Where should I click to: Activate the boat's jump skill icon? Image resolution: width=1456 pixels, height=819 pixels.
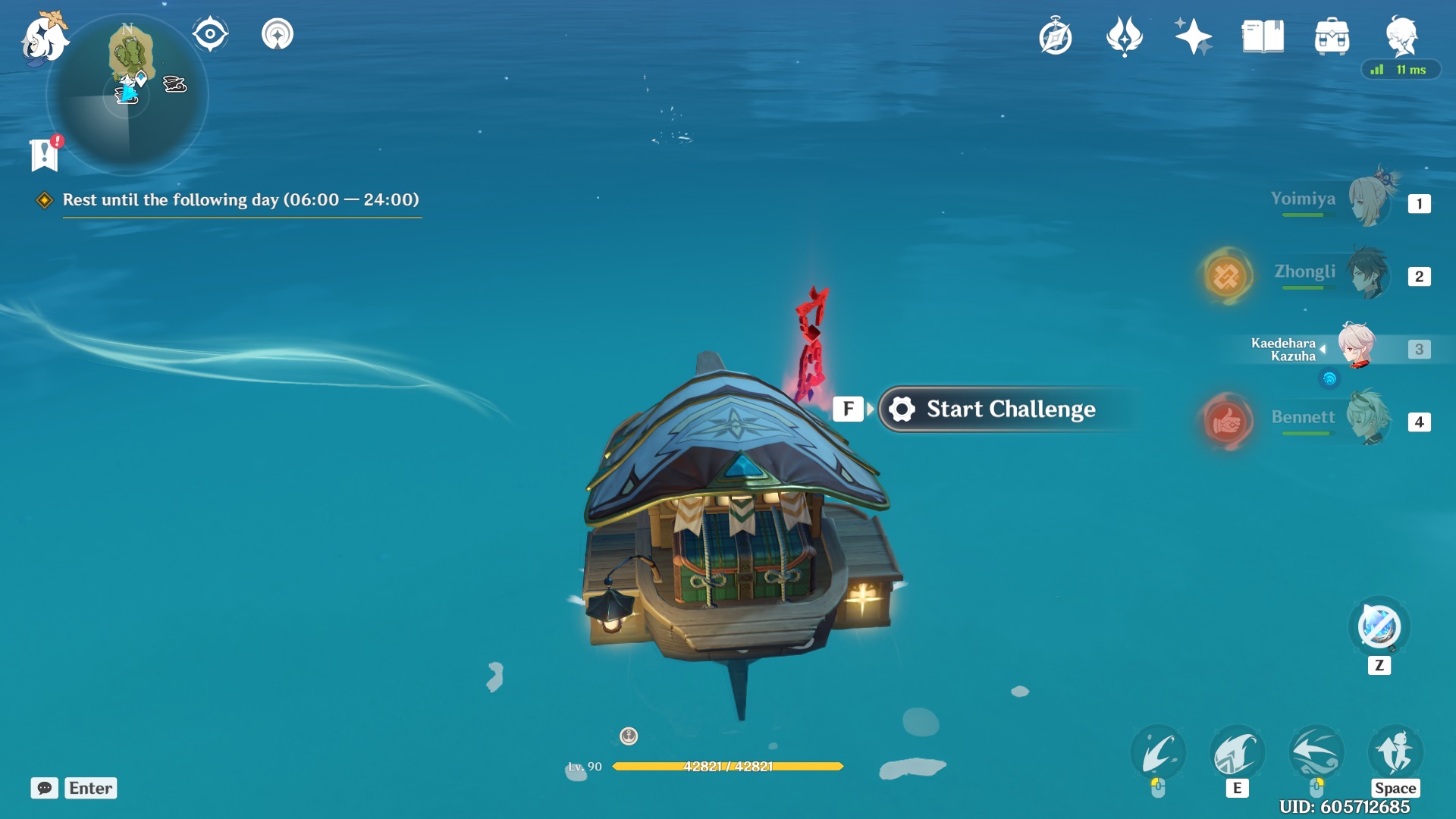pyautogui.click(x=1395, y=752)
